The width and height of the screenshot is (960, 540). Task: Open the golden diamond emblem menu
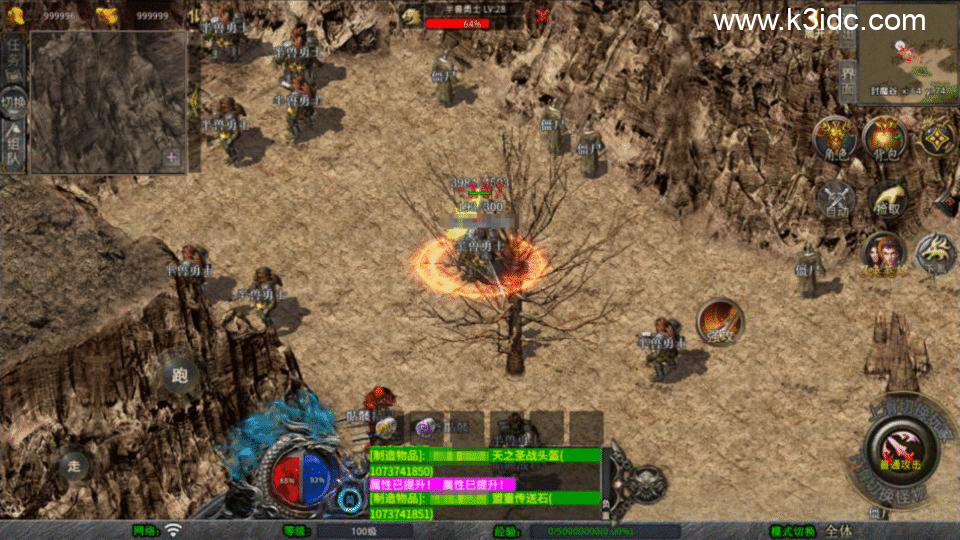pyautogui.click(x=937, y=138)
